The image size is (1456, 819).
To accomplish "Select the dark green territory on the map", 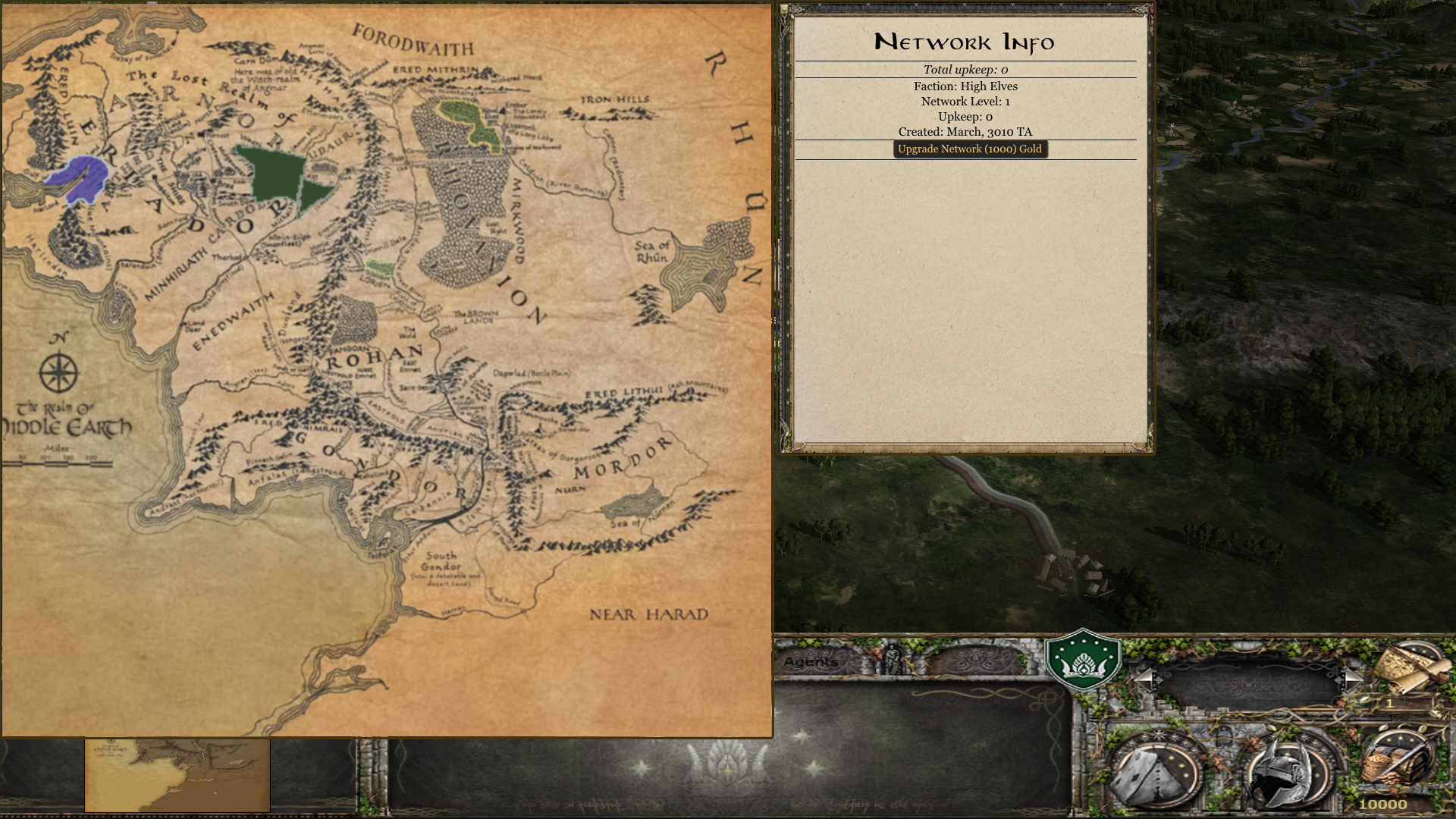I will (273, 176).
